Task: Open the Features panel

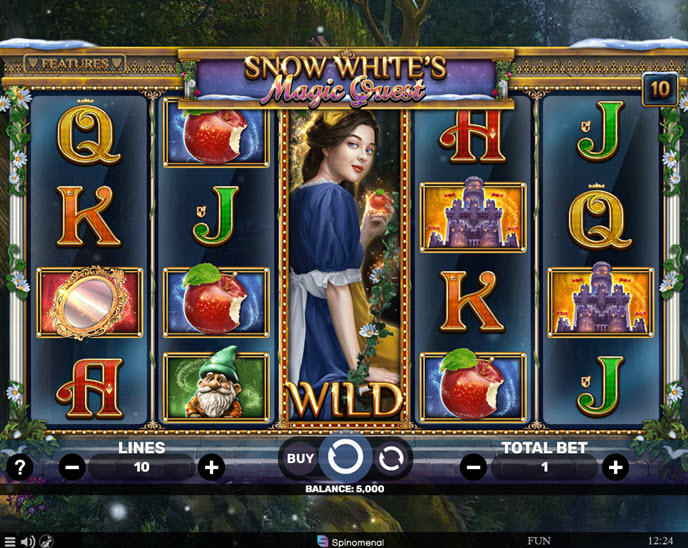Action: [75, 64]
